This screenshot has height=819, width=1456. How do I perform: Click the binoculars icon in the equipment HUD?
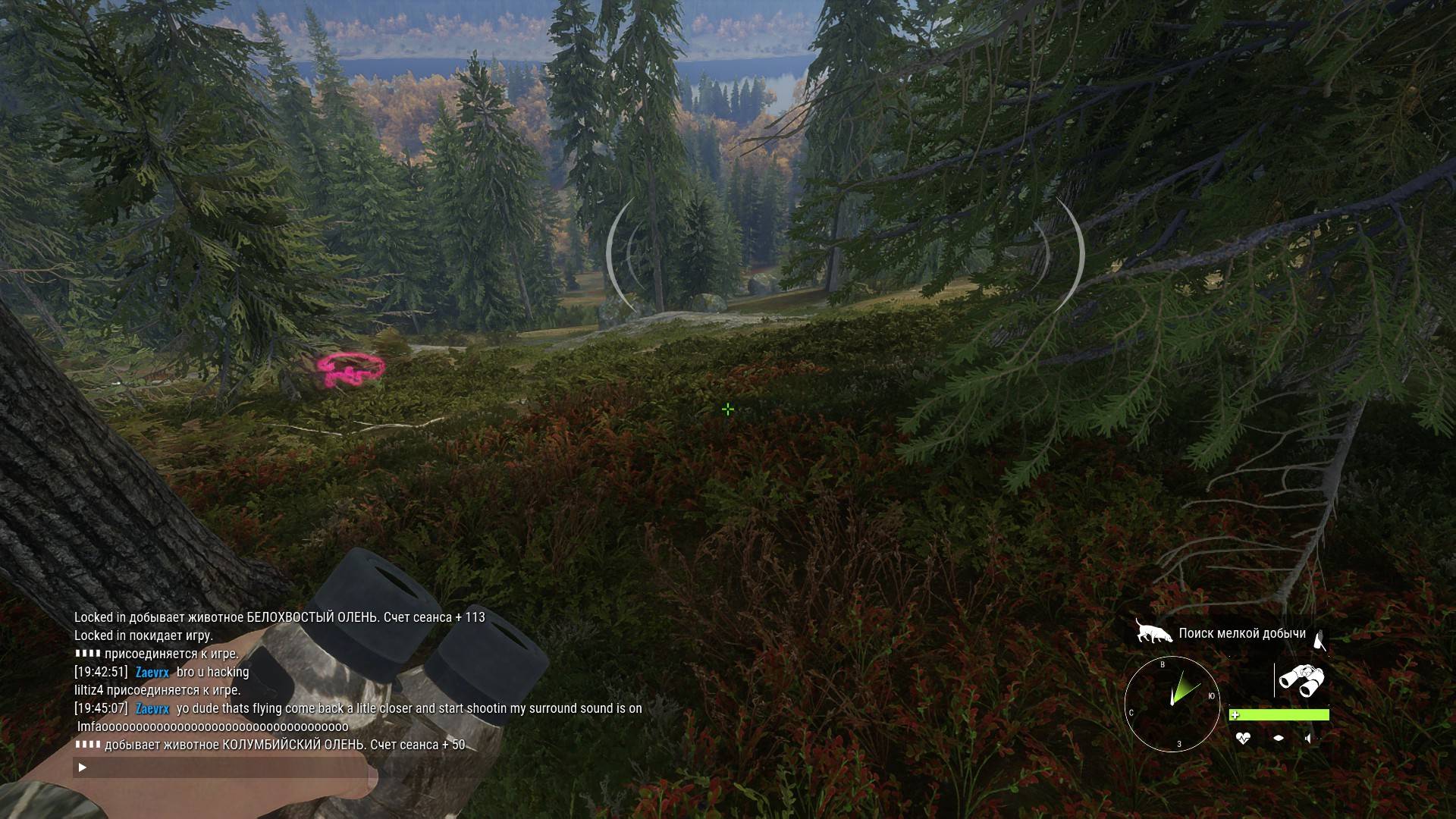(x=1302, y=680)
